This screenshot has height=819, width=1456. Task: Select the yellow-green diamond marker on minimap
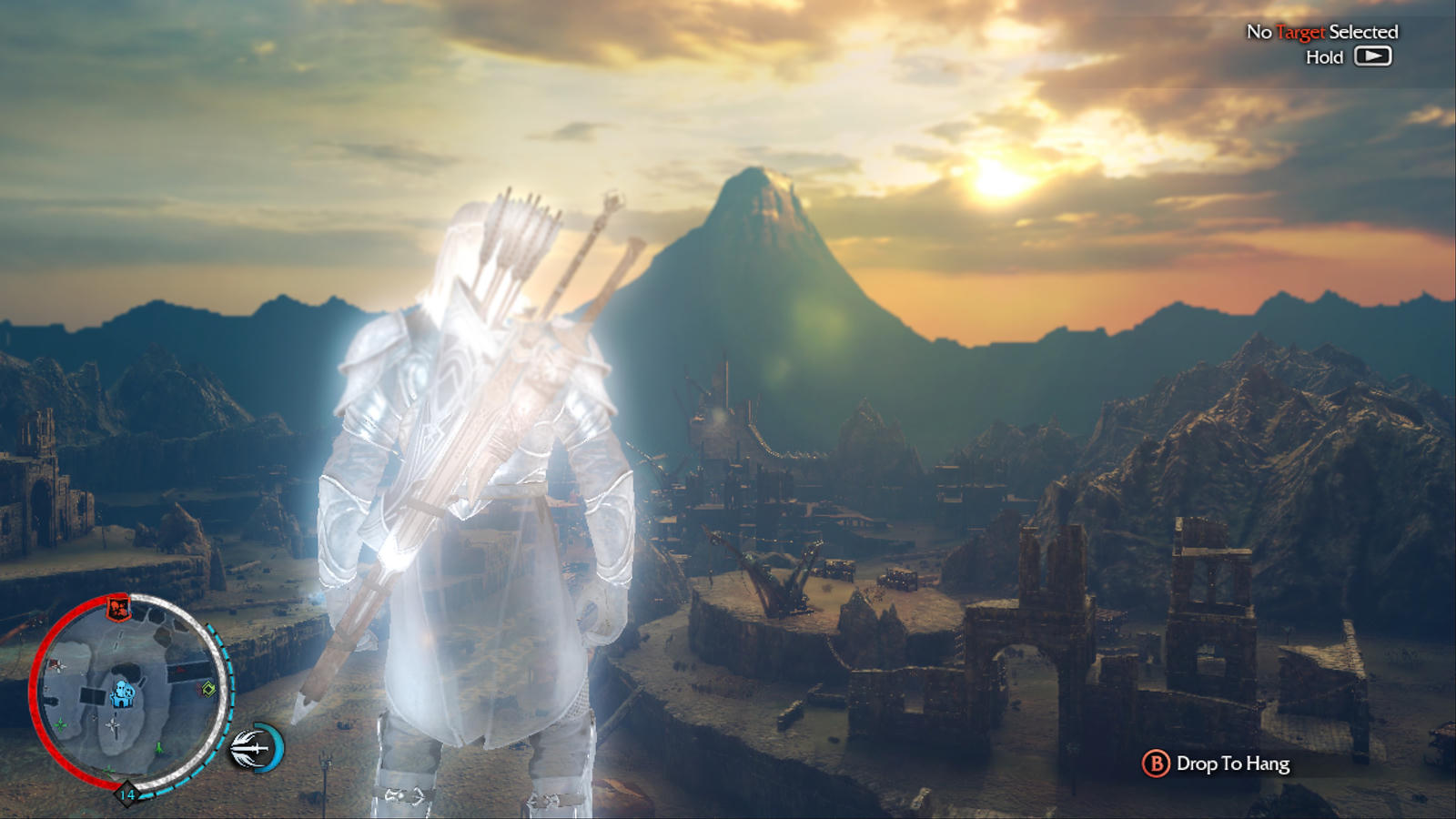coord(208,688)
